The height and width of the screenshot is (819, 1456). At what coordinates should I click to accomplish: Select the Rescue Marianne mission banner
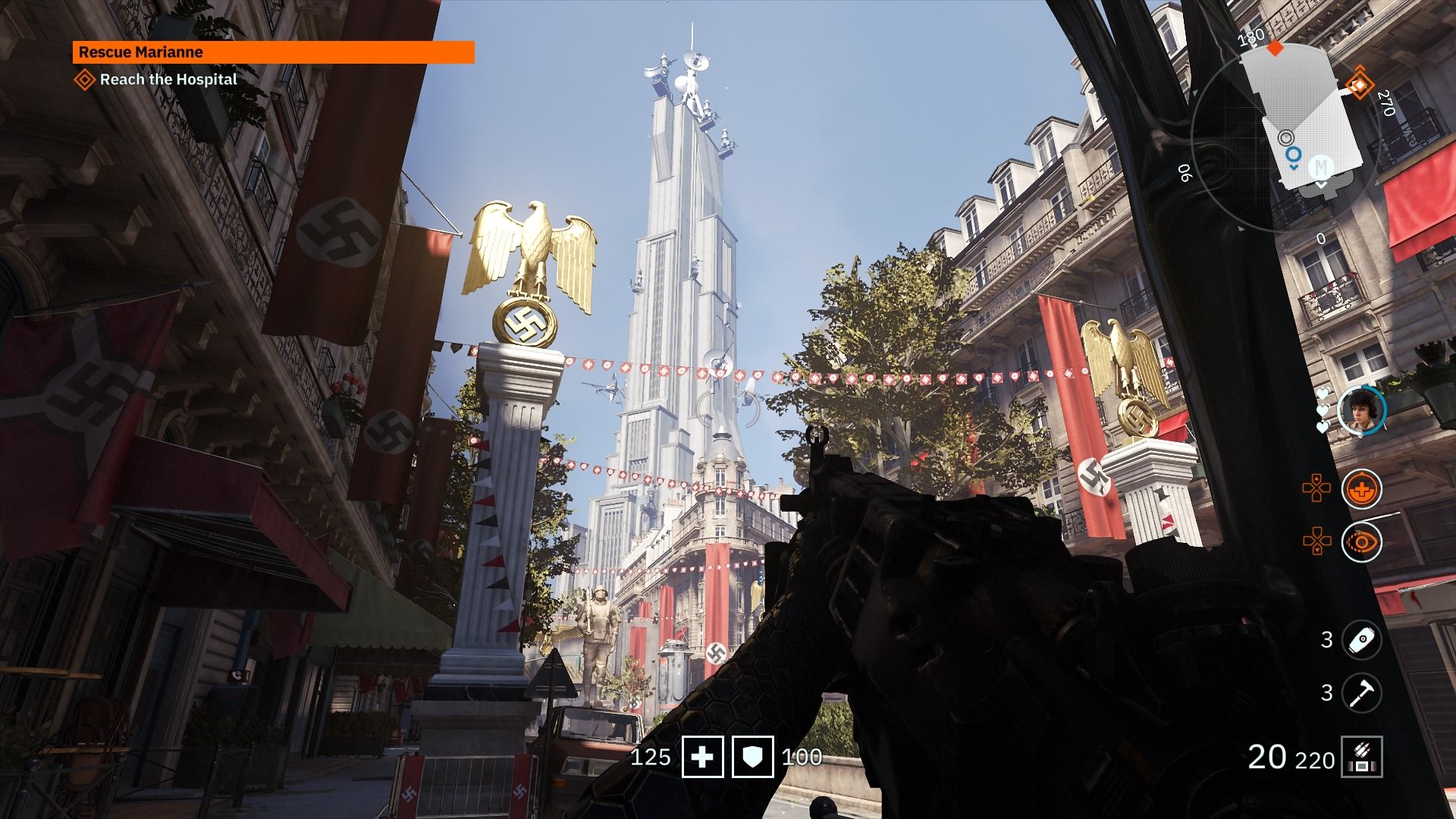[x=273, y=52]
